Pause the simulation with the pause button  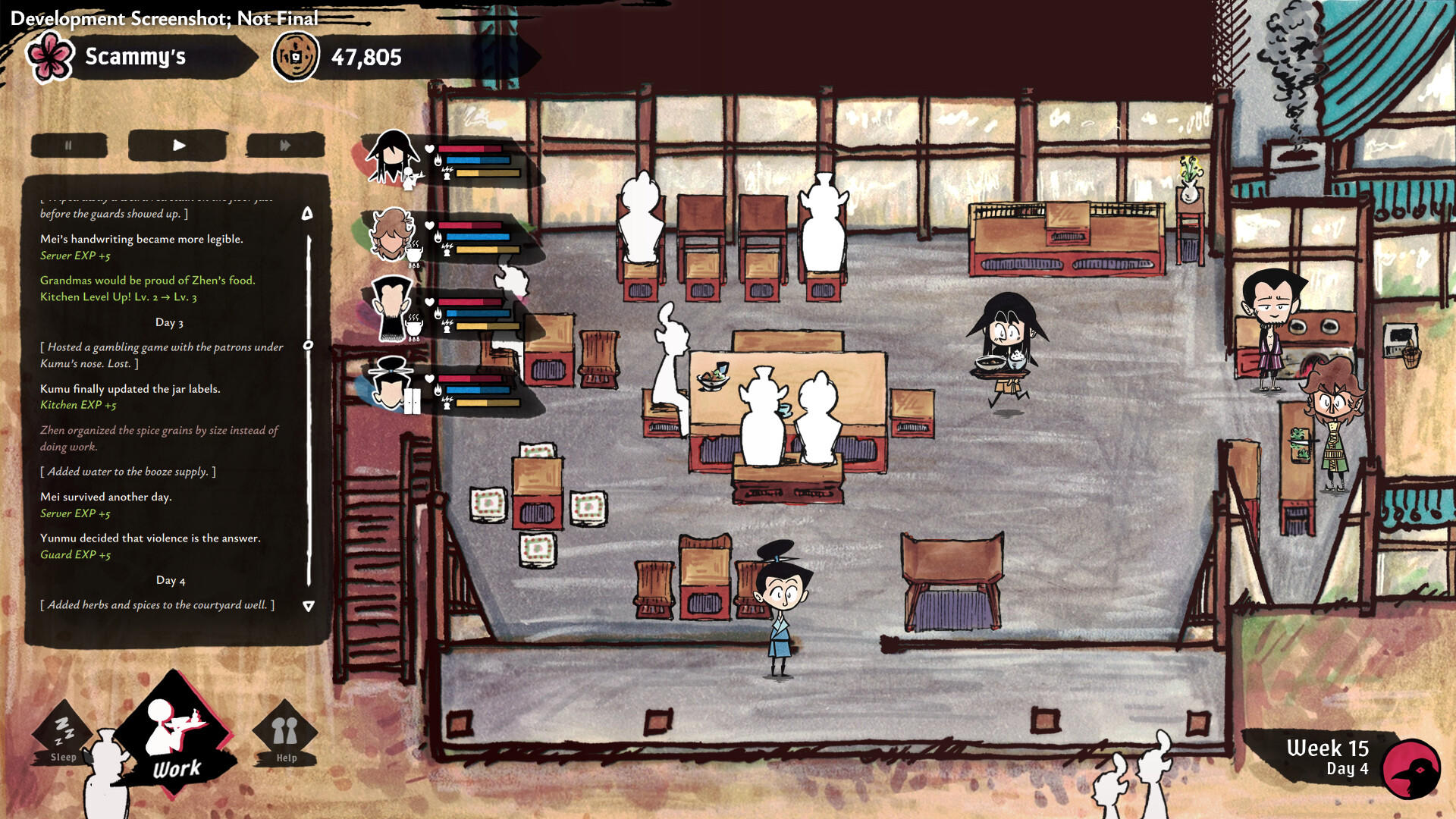(67, 146)
